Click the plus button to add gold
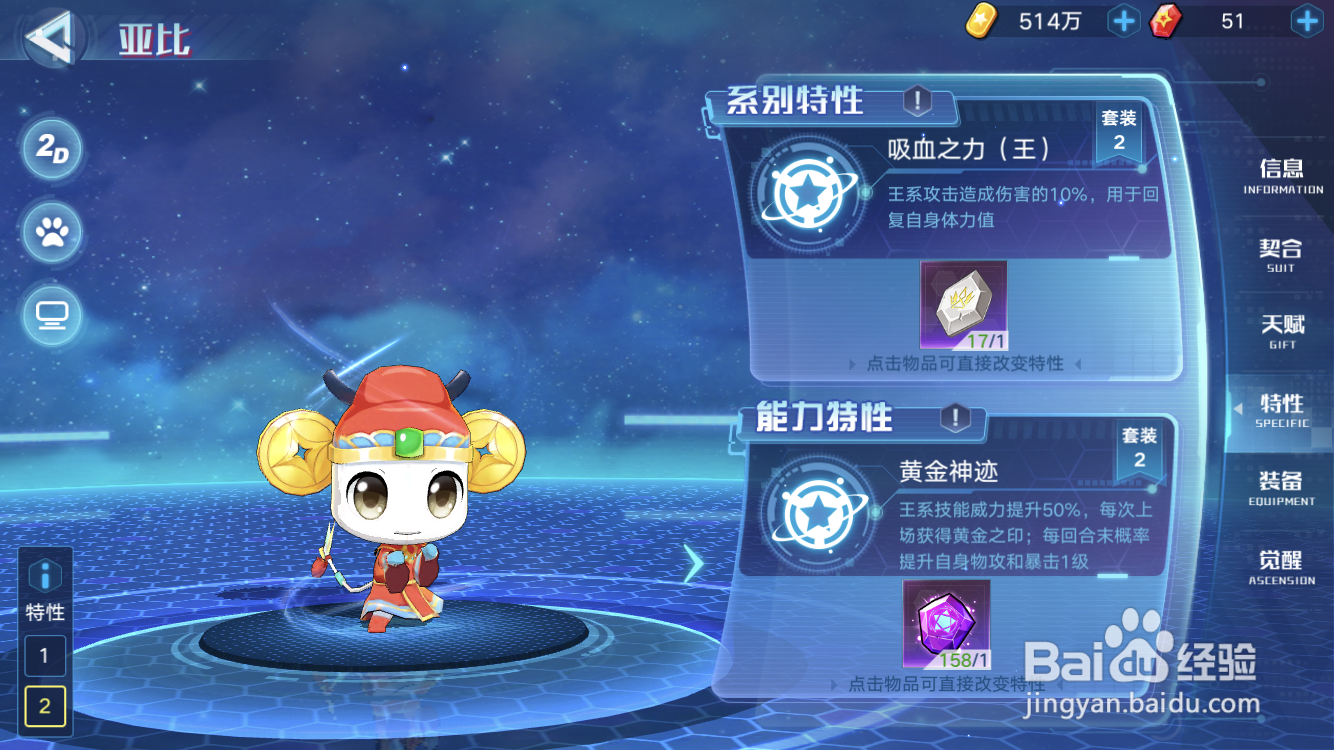The width and height of the screenshot is (1334, 750). tap(1123, 21)
